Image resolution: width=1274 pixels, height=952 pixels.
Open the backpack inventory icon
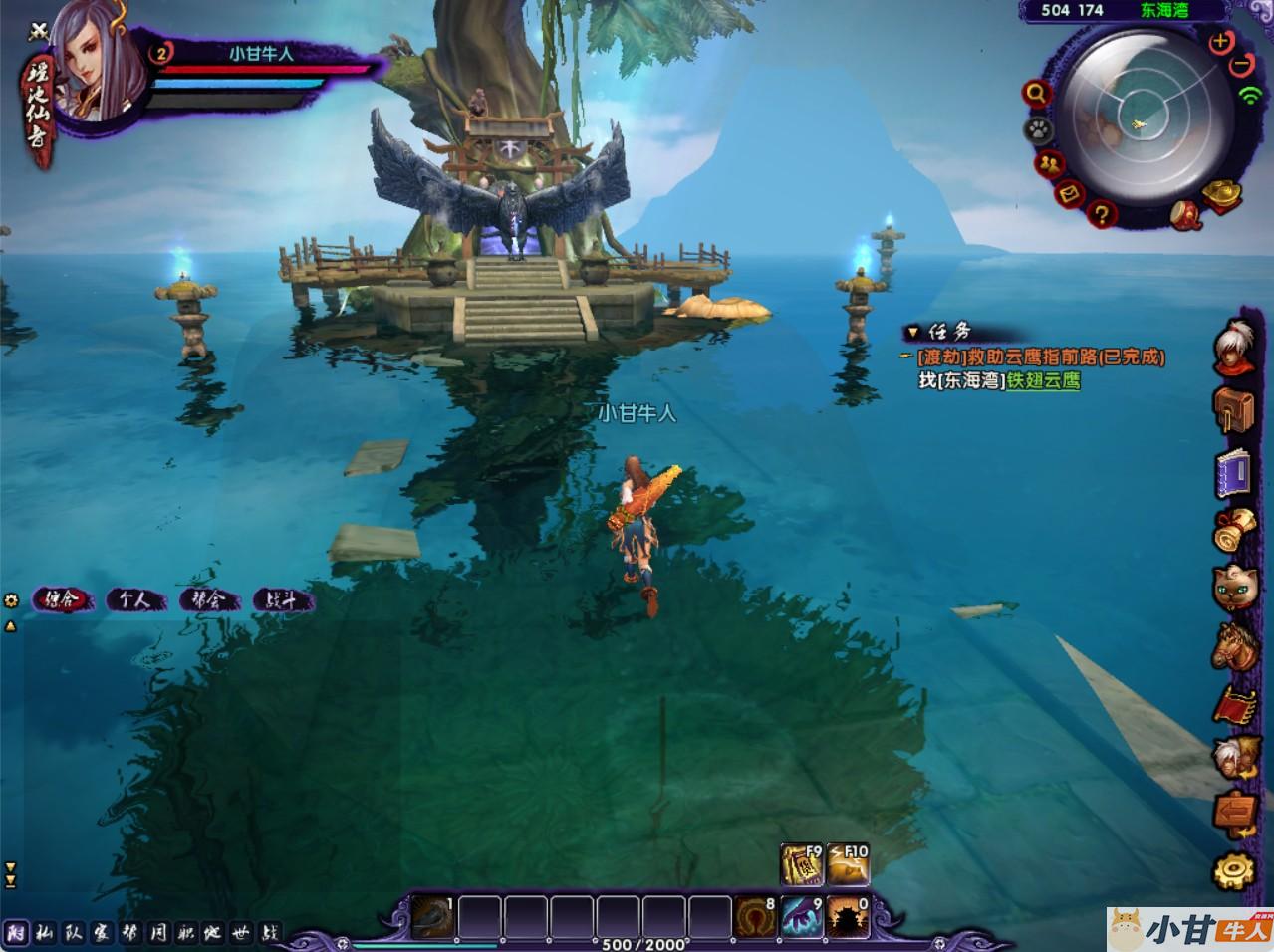click(1233, 408)
